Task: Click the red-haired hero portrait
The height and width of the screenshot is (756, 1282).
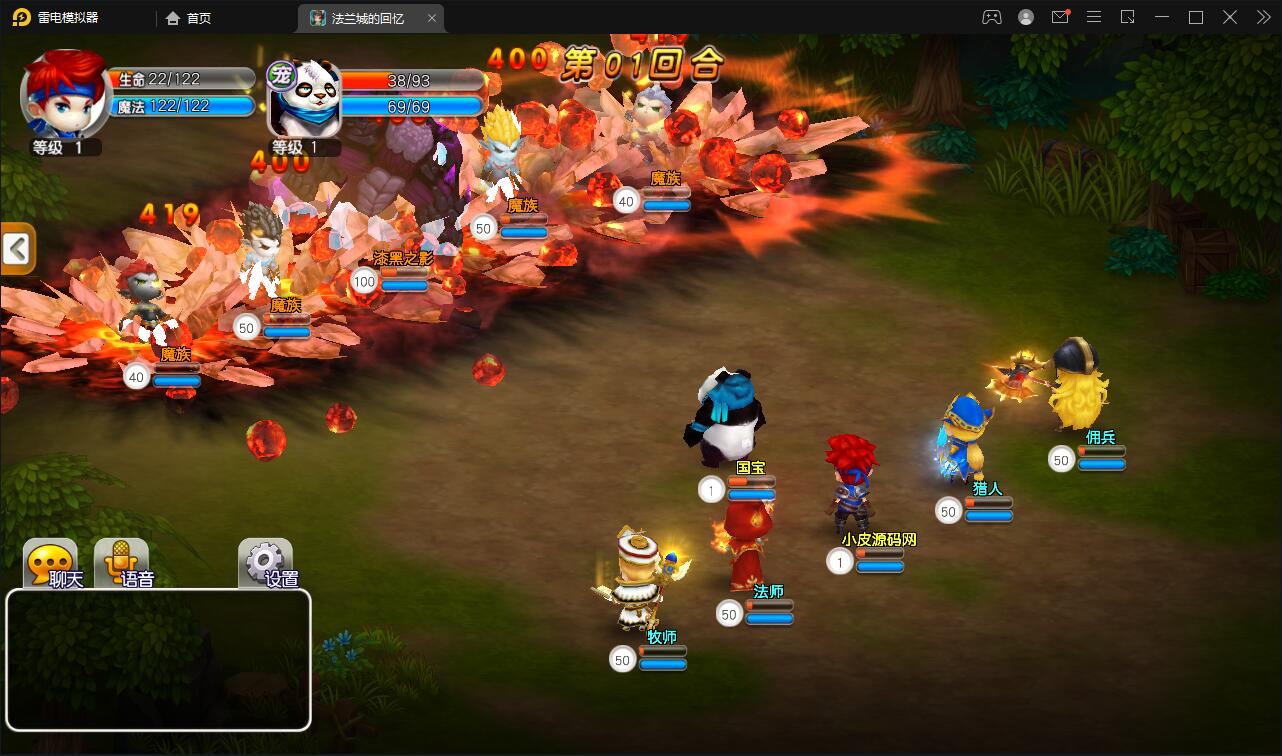Action: [x=66, y=96]
